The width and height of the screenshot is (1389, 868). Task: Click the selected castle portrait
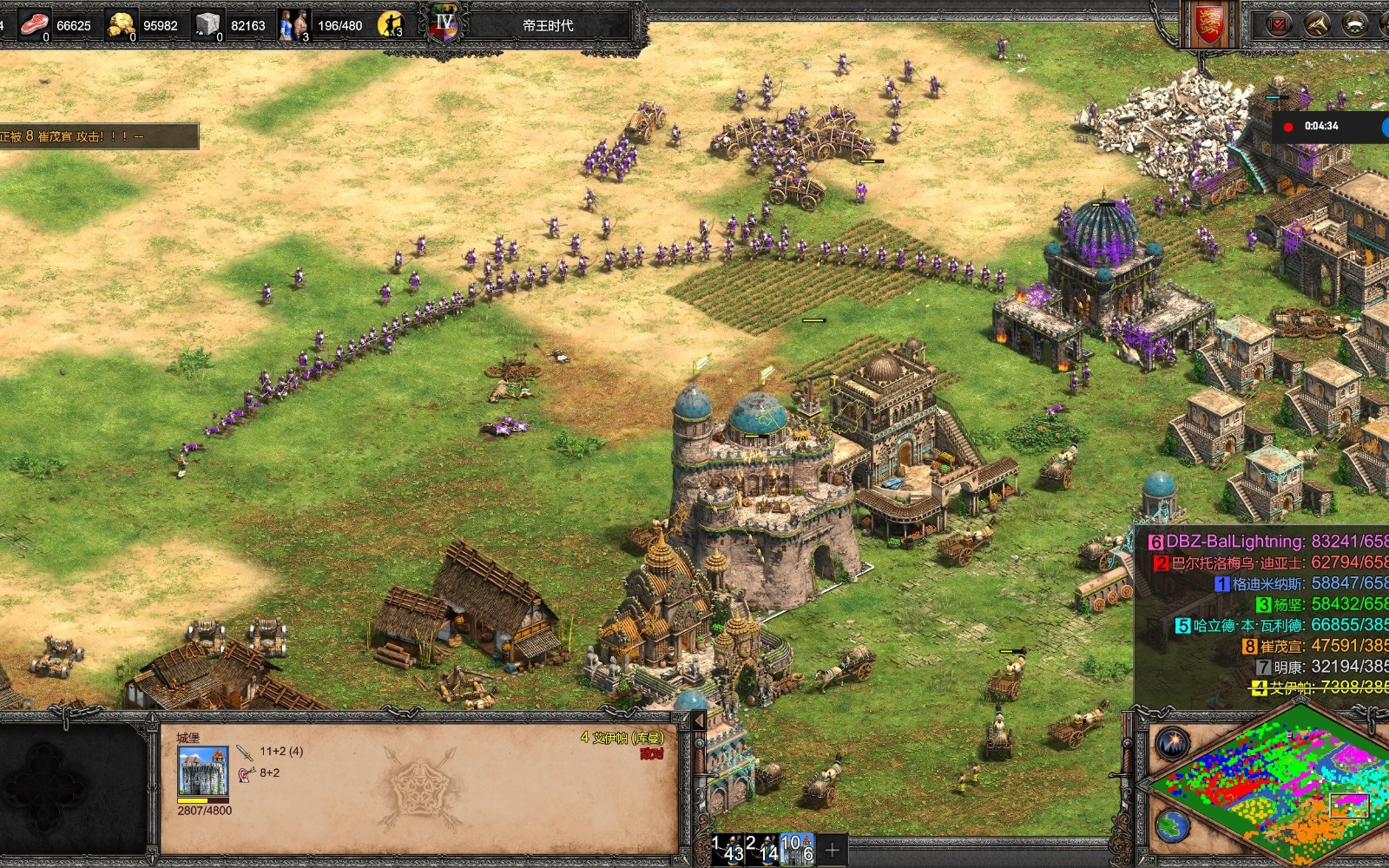(x=203, y=771)
